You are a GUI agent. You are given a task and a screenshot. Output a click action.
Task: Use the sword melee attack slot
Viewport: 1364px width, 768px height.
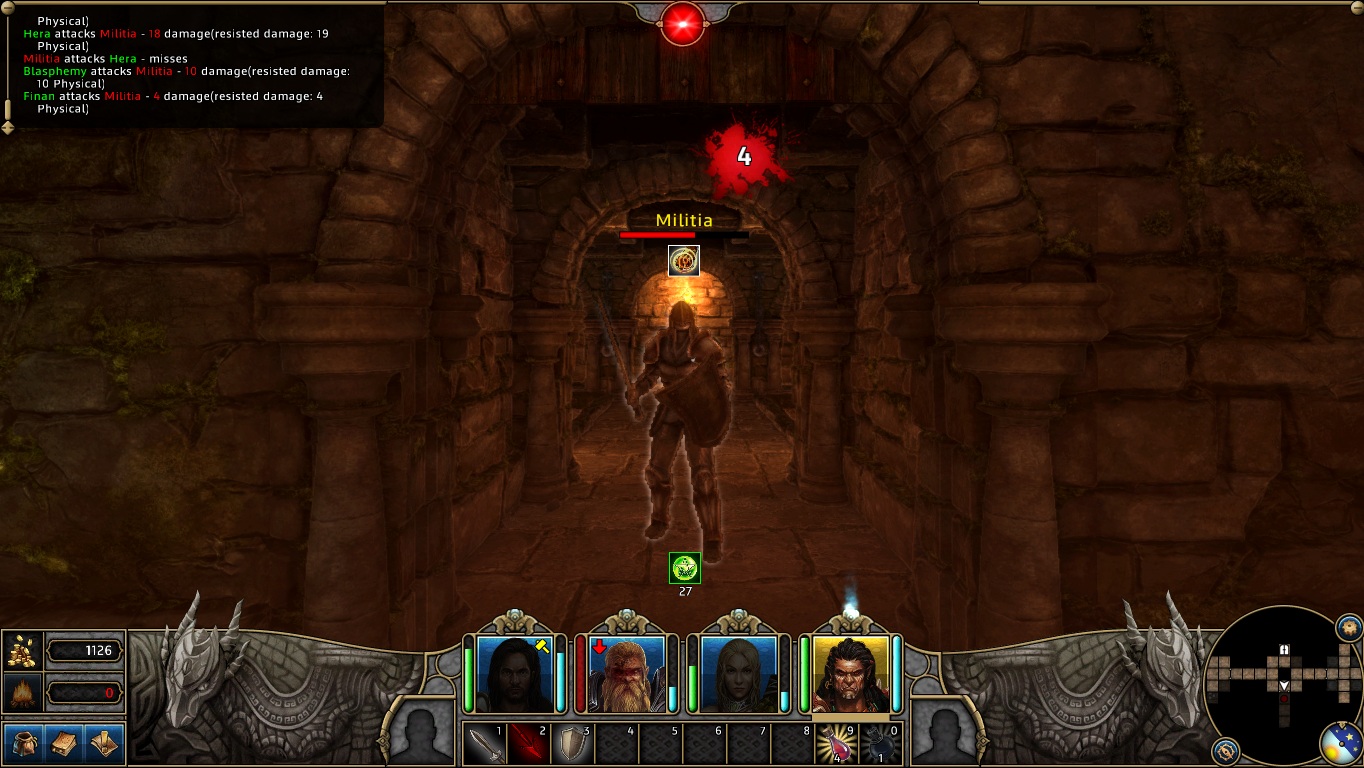point(485,744)
